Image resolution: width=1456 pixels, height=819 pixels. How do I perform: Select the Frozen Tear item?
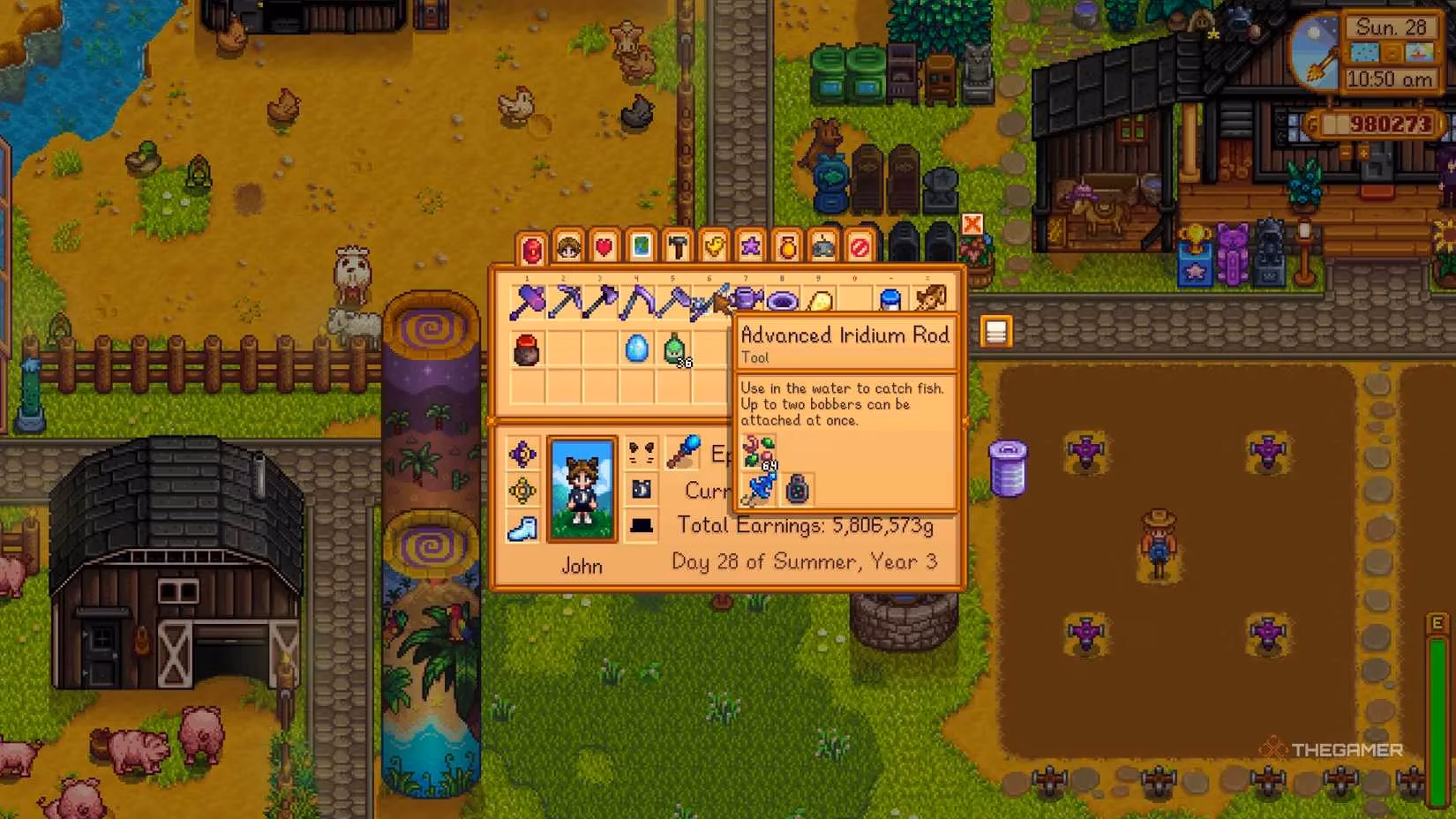(x=637, y=348)
